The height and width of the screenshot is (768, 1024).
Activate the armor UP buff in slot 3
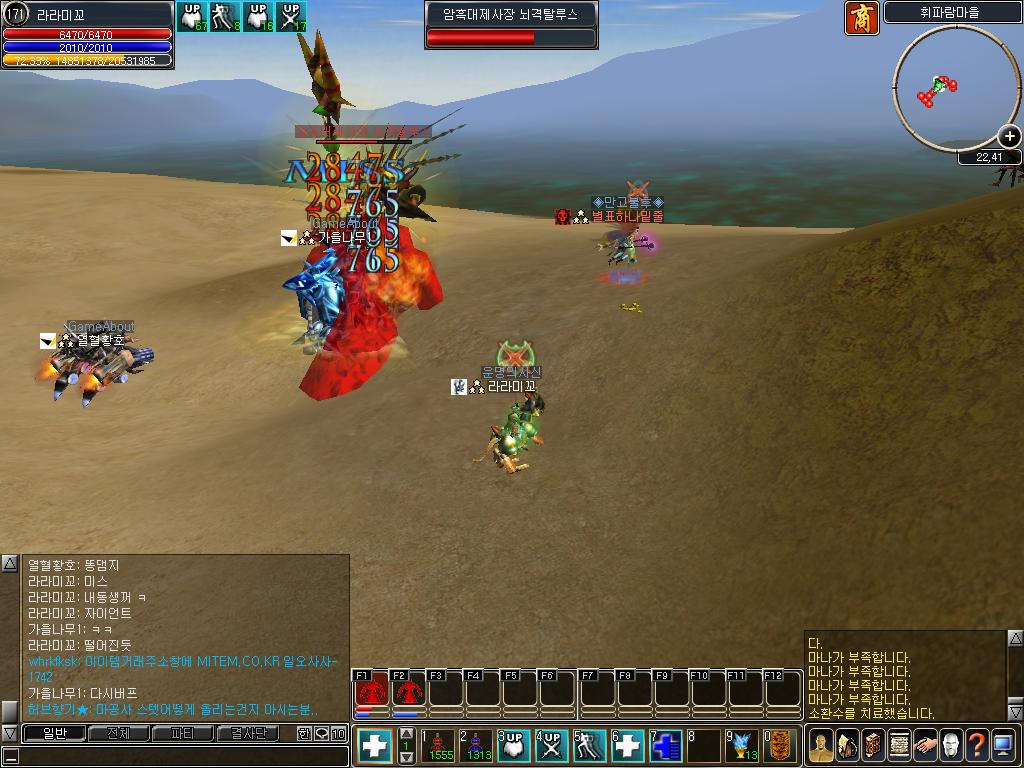(x=514, y=746)
